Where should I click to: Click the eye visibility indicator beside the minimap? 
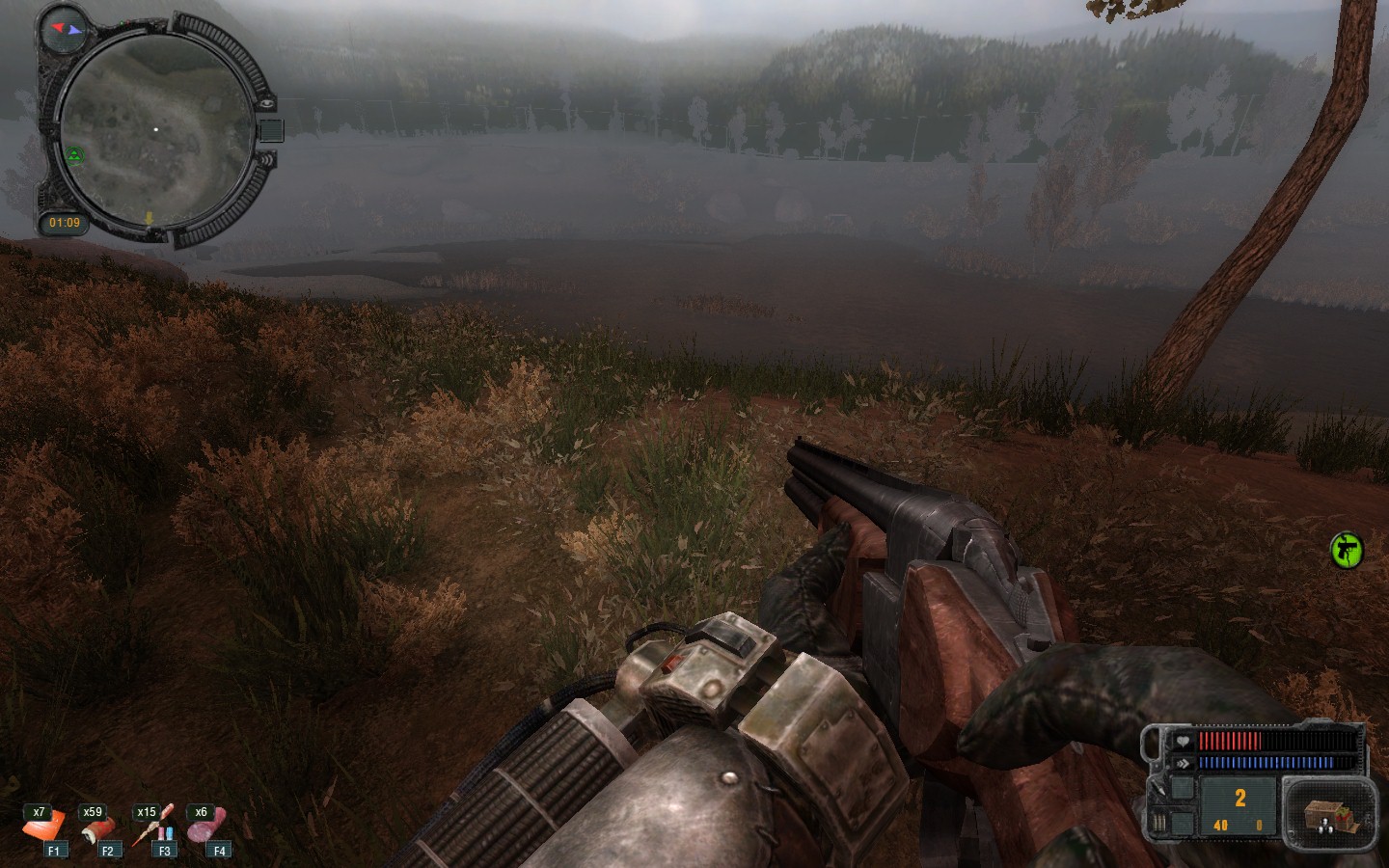click(267, 102)
